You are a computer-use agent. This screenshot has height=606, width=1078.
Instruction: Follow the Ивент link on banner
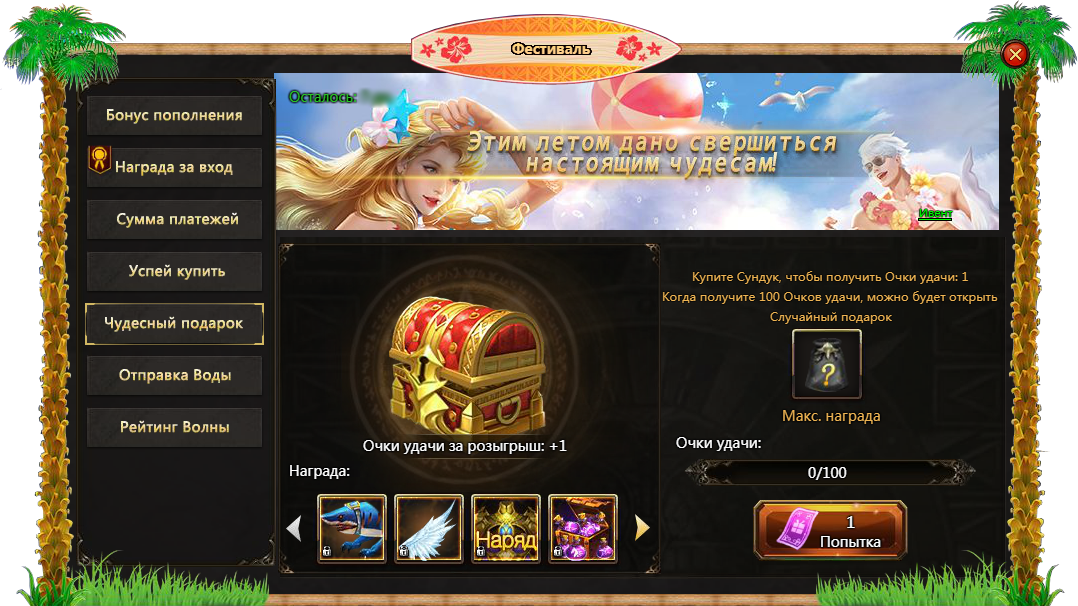935,214
